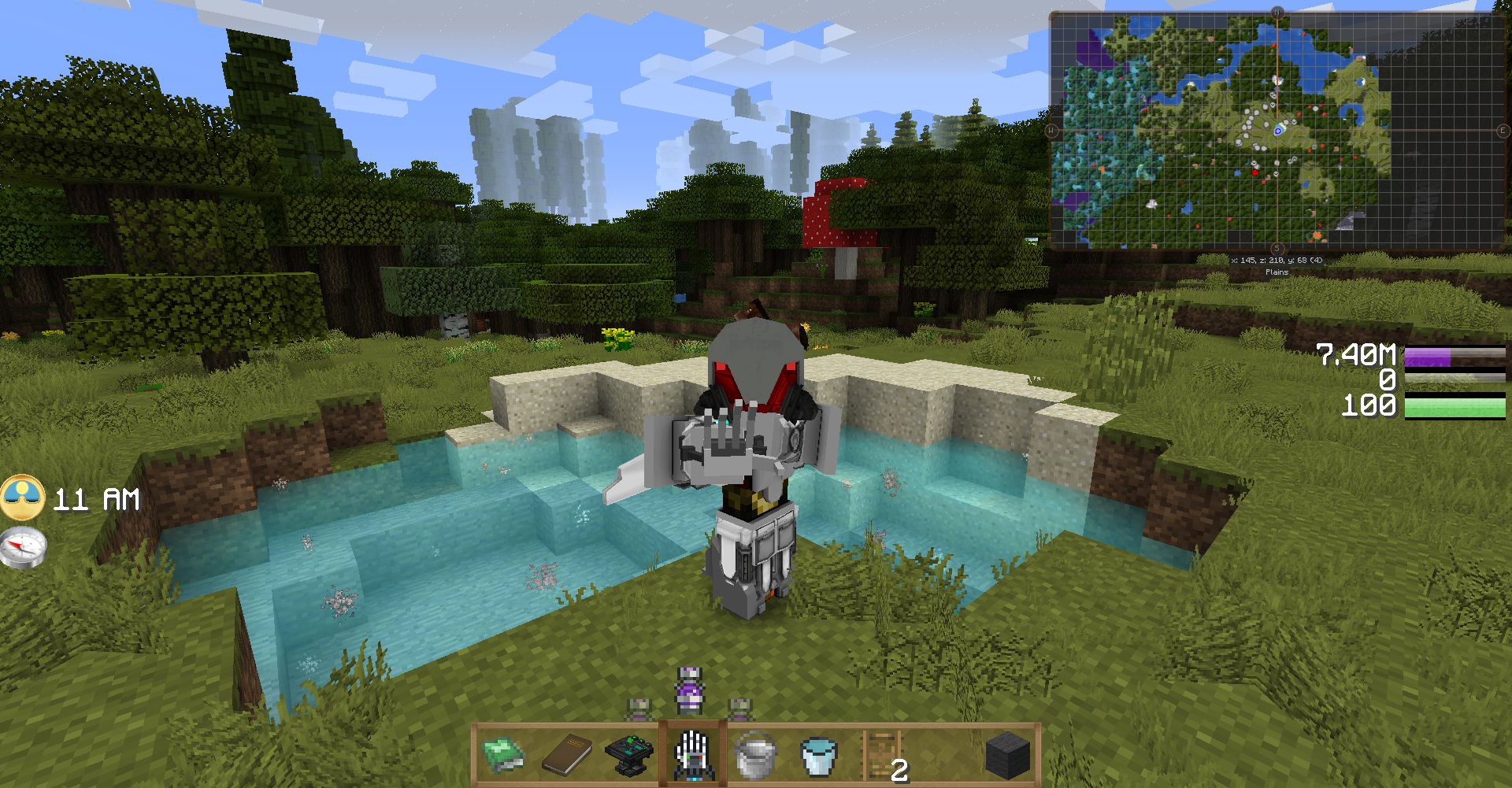The image size is (1512, 788).
Task: Click the Plains biome label under the minimap
Action: [1277, 272]
